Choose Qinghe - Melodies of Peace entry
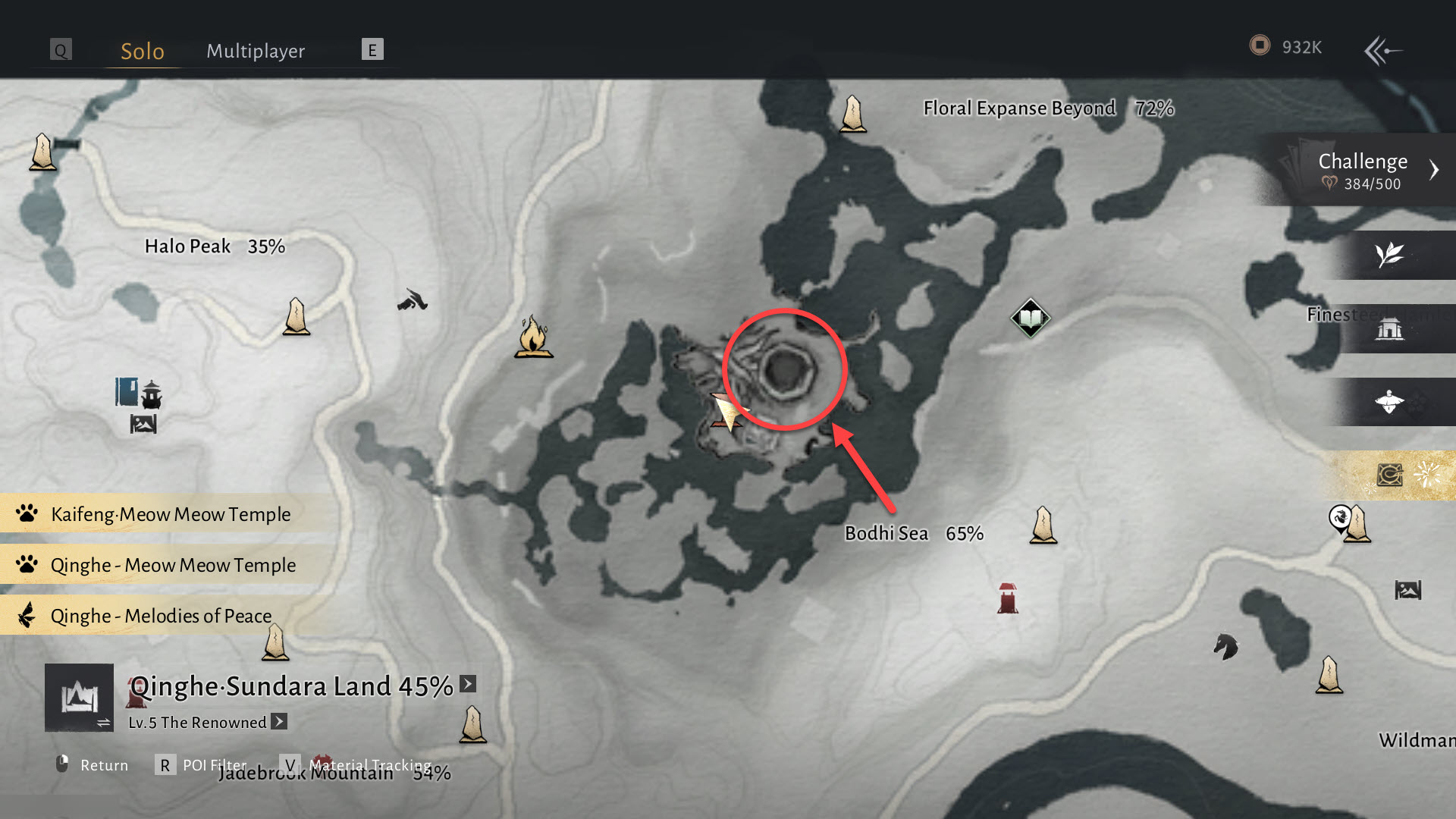This screenshot has width=1456, height=819. (x=161, y=616)
